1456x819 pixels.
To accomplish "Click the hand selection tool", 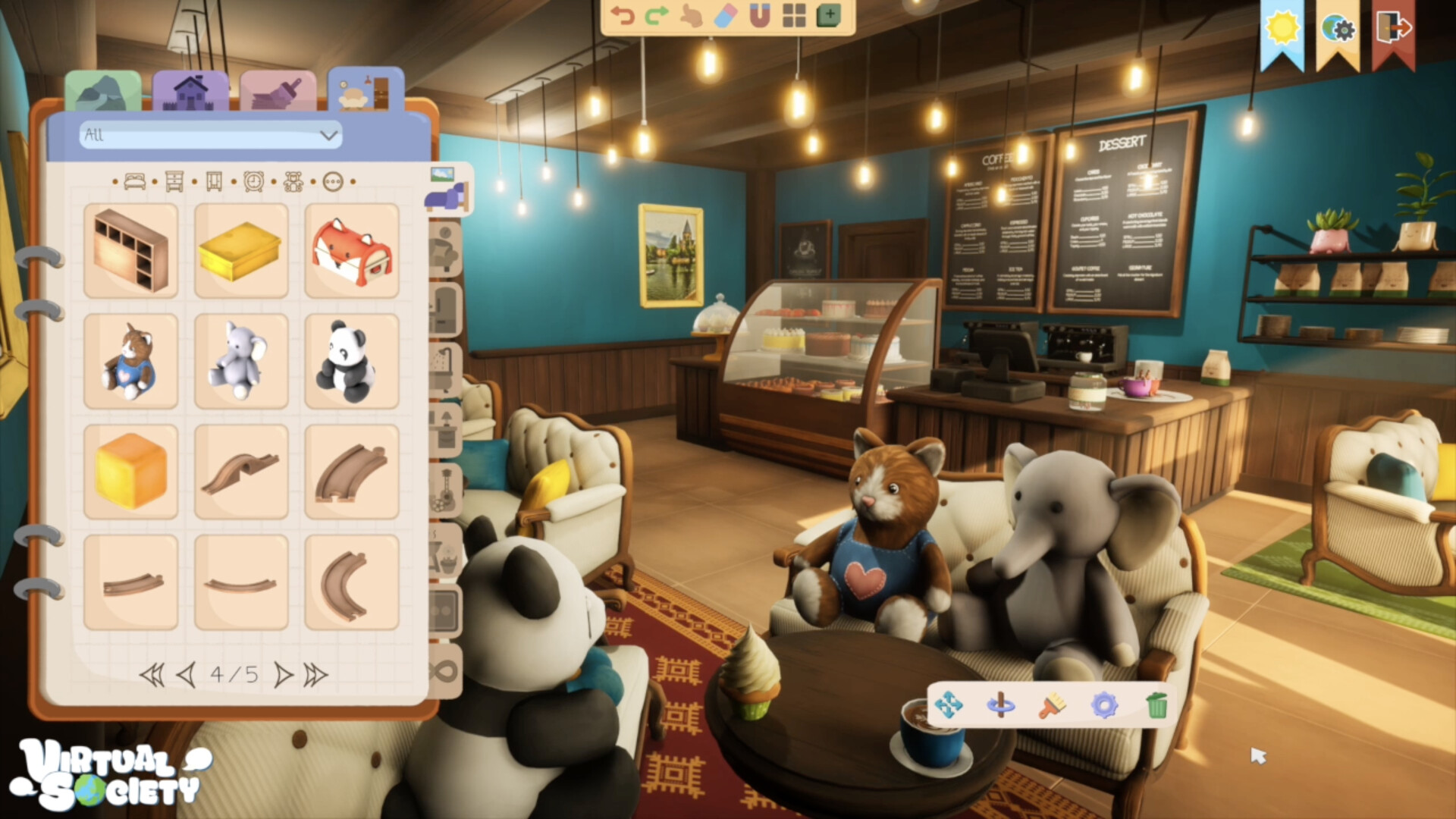I will click(x=691, y=14).
